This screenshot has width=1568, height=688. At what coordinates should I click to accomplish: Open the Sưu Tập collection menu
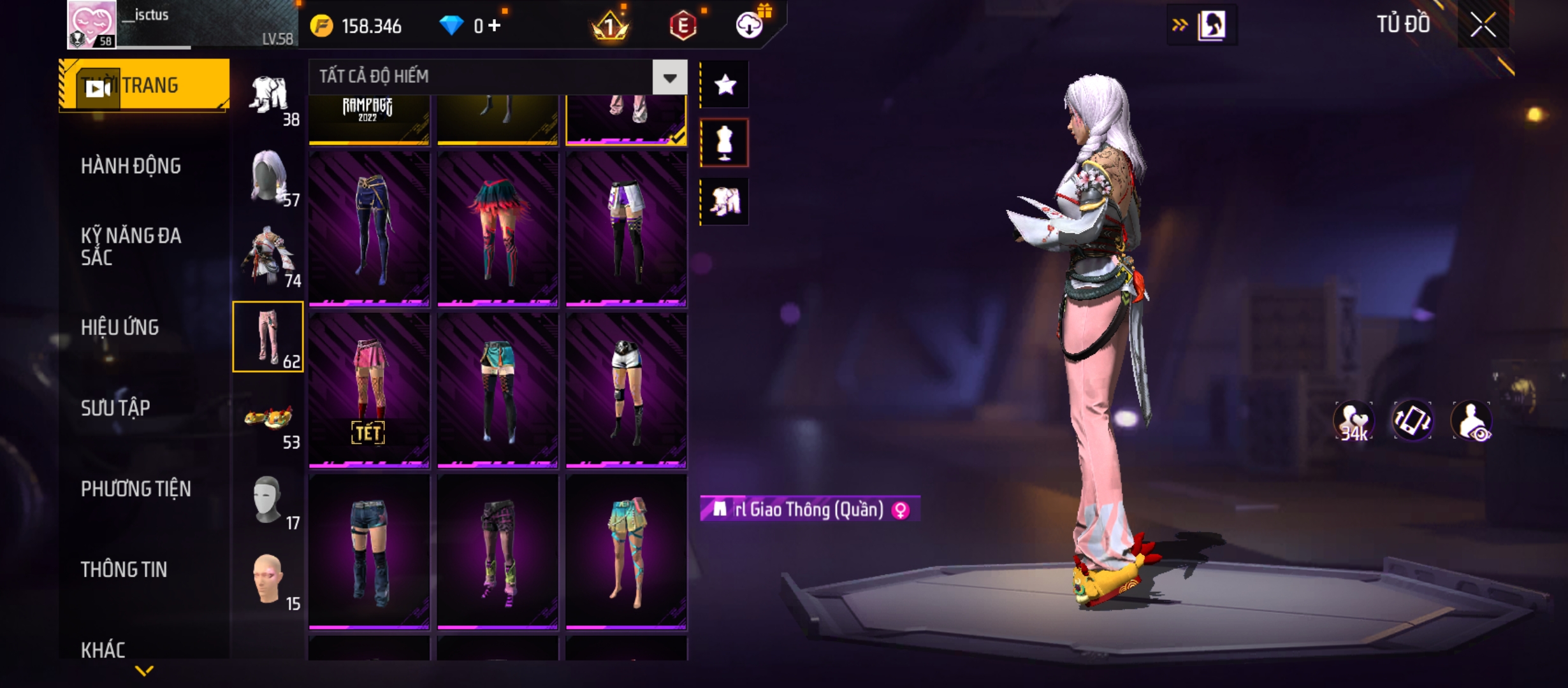point(115,408)
